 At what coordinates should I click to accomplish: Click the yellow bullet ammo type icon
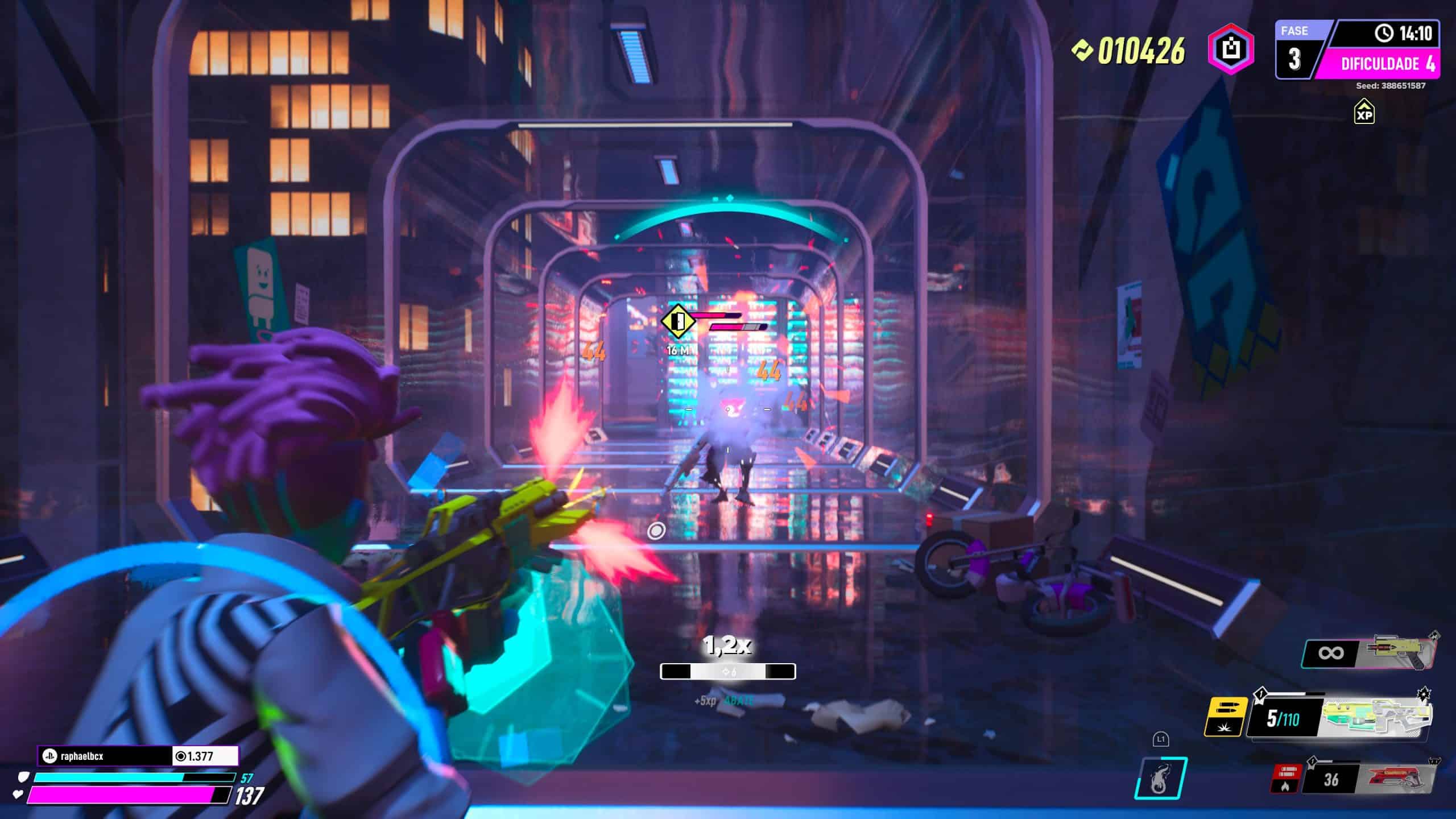tap(1226, 717)
